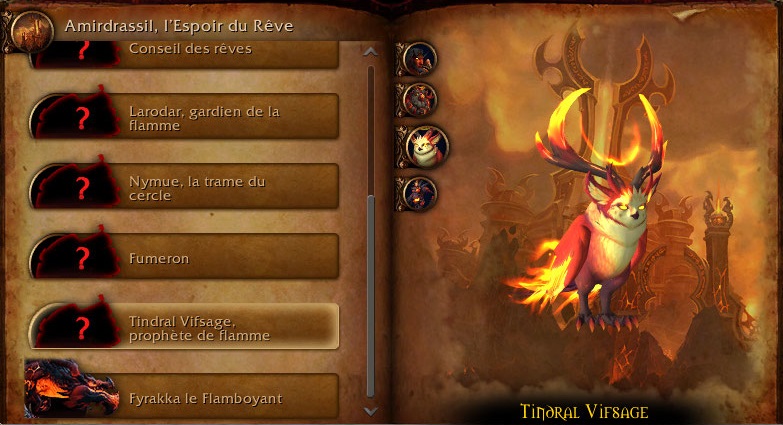
Task: Click the boss list scroll-up arrow
Action: click(371, 51)
